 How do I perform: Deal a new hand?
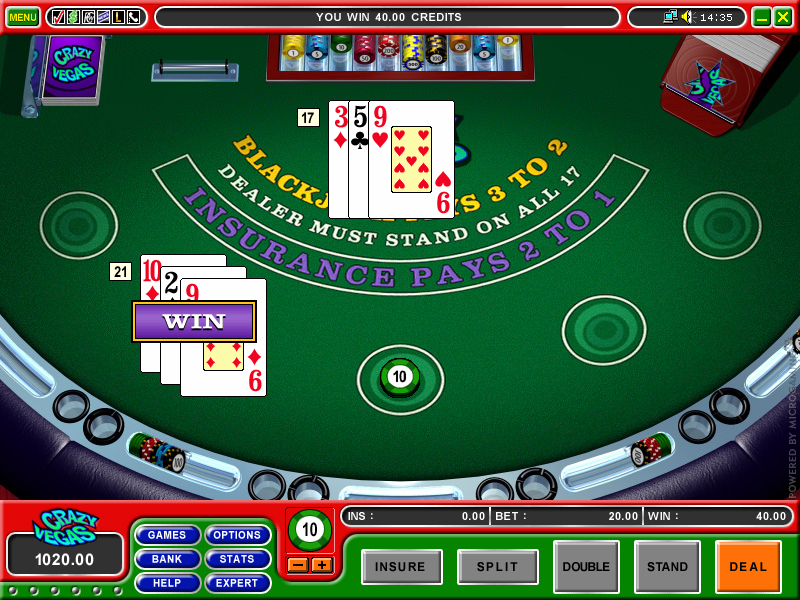coord(748,567)
